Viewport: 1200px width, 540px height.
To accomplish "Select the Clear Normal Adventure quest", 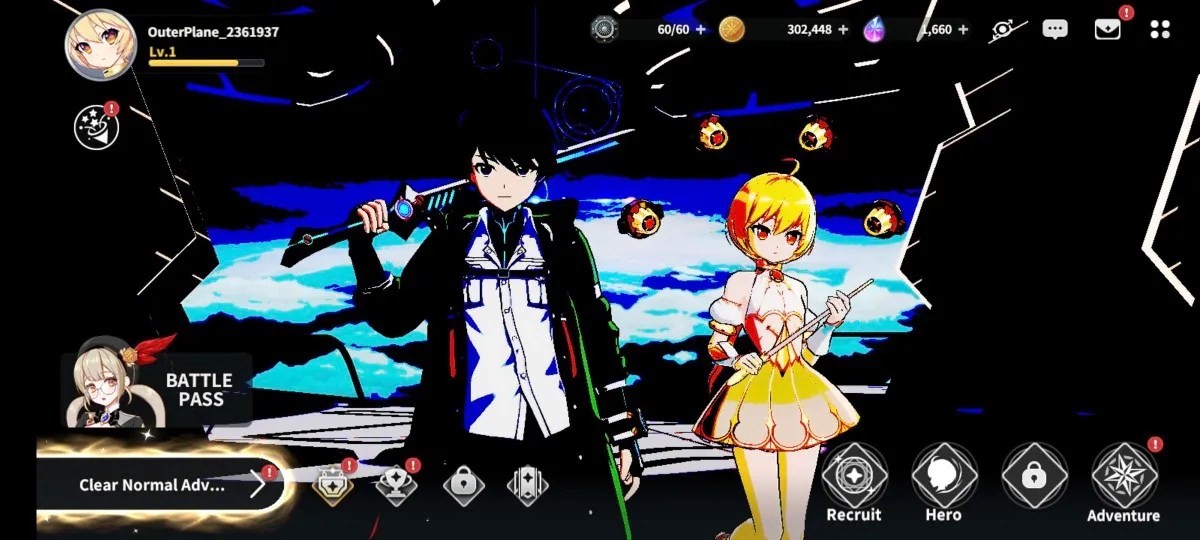I will [160, 485].
